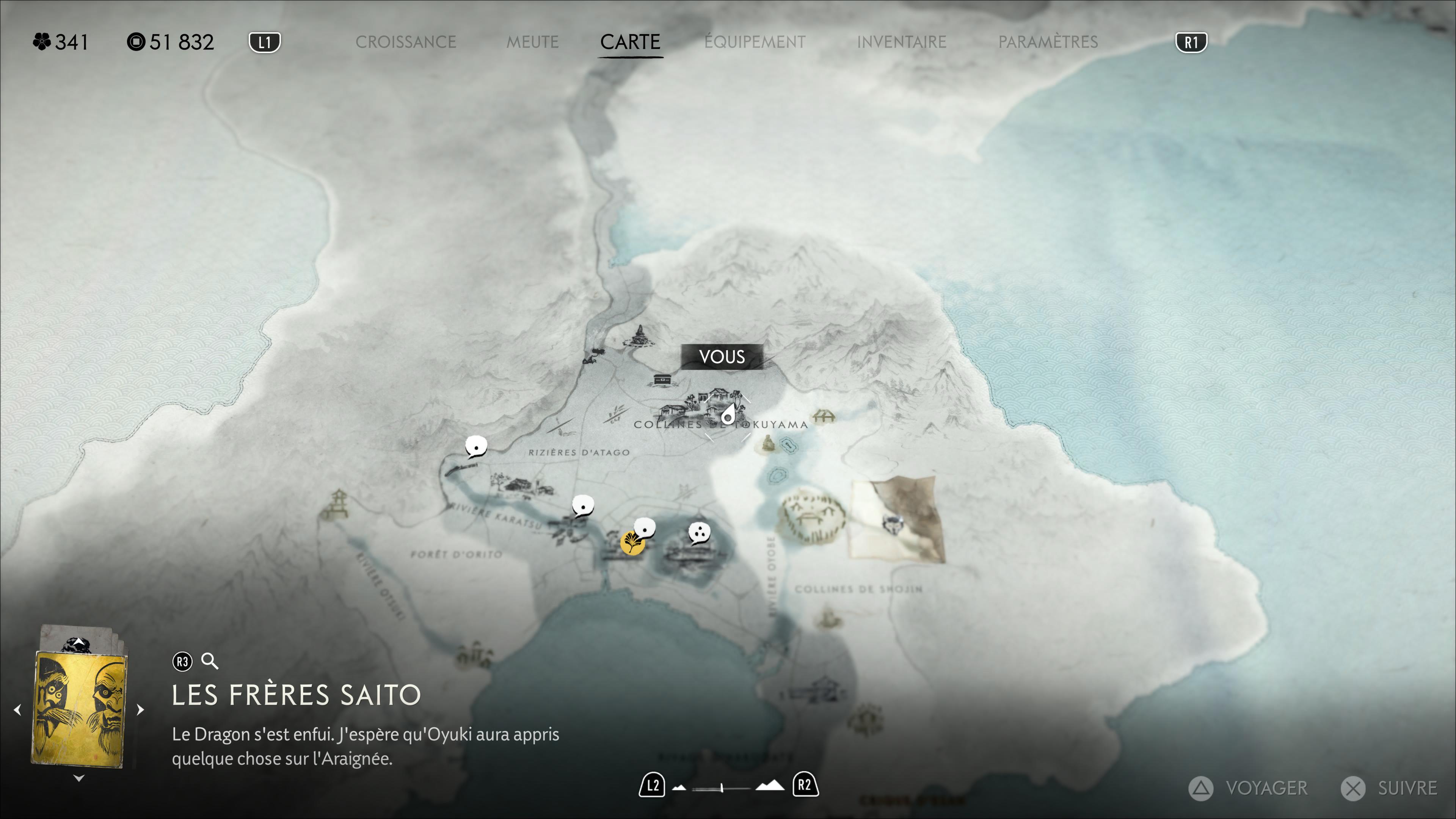This screenshot has width=1456, height=819.
Task: Adjust the map zoom slider
Action: [x=722, y=787]
